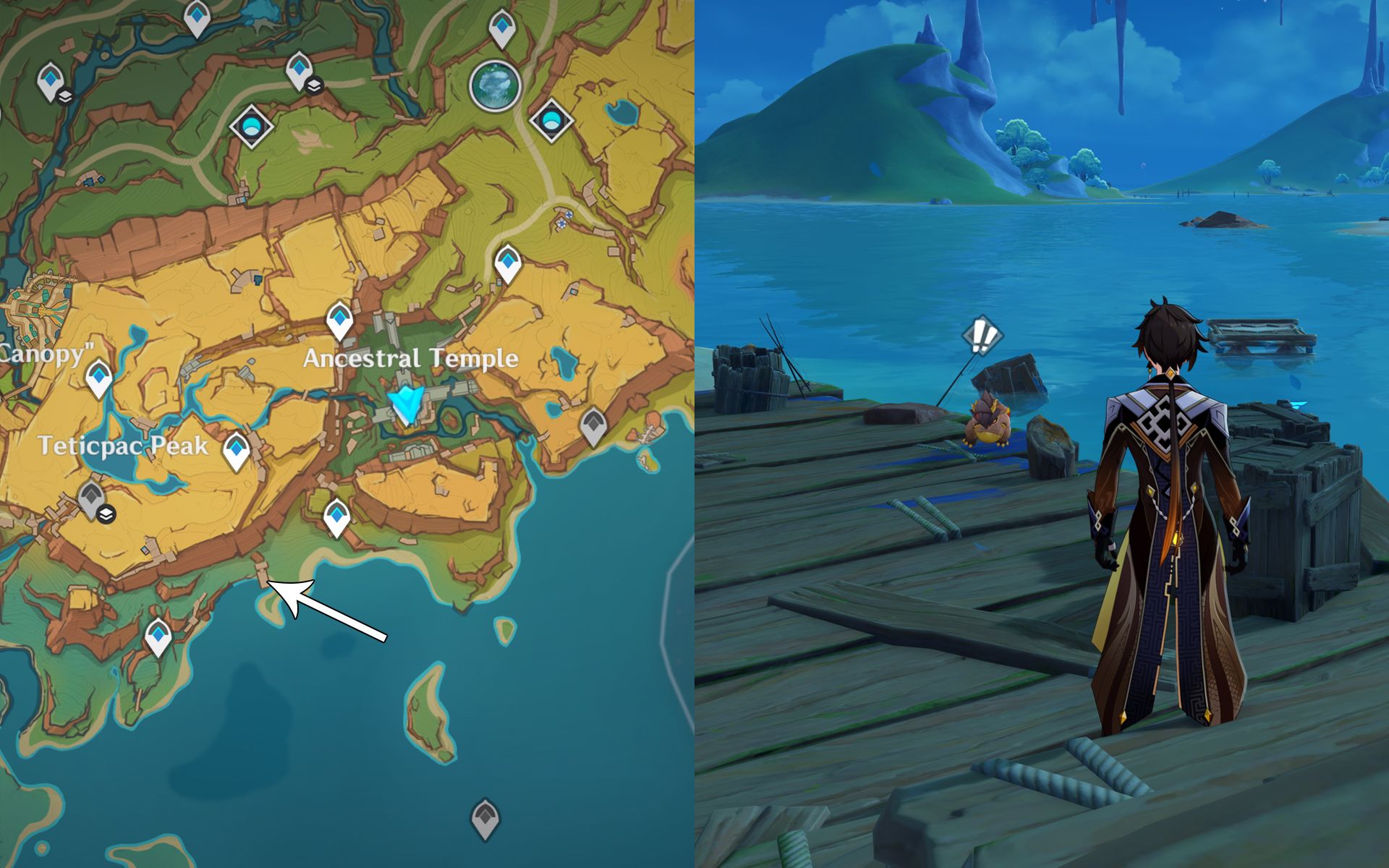Open the gray mountain waypoint near Teticpac Peak
This screenshot has height=868, width=1389.
coord(92,494)
